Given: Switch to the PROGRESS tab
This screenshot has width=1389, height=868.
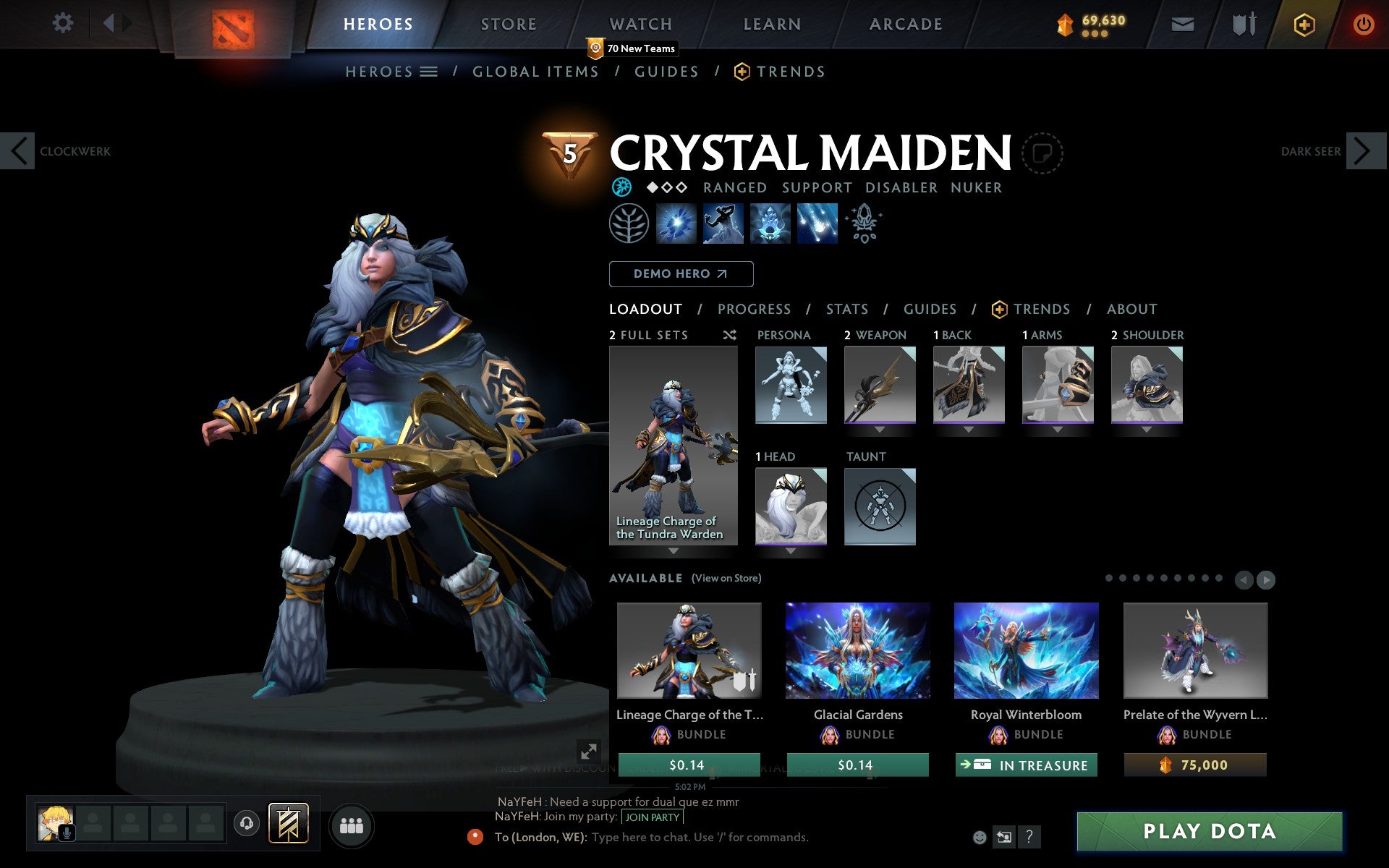Looking at the screenshot, I should coord(754,309).
